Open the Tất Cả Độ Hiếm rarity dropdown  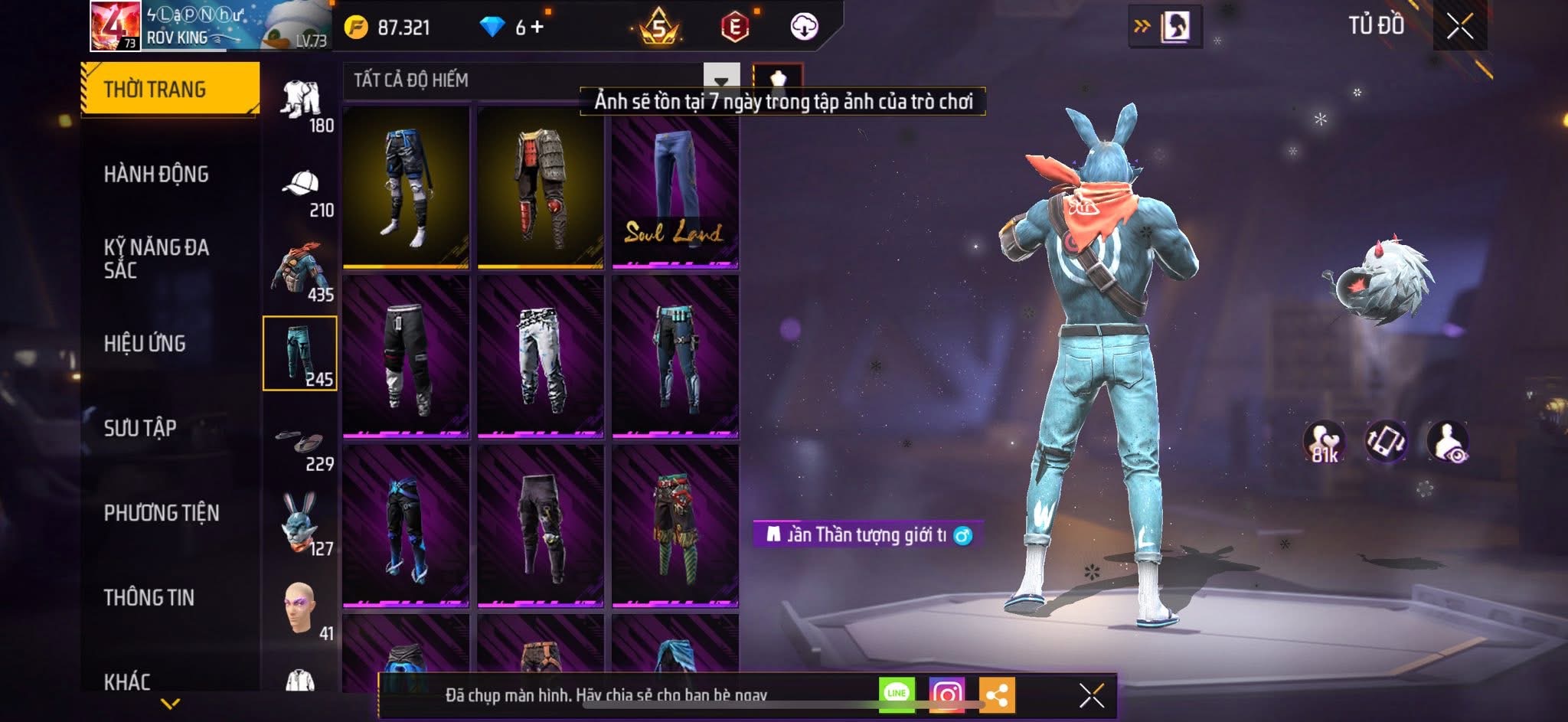tap(720, 80)
